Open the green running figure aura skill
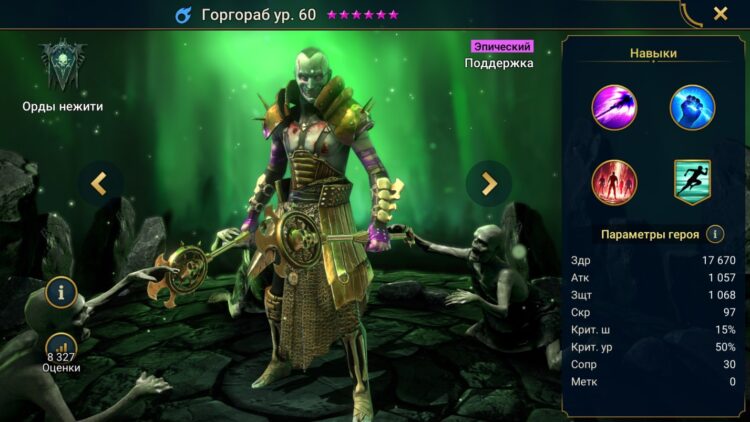The height and width of the screenshot is (422, 750). [x=692, y=183]
